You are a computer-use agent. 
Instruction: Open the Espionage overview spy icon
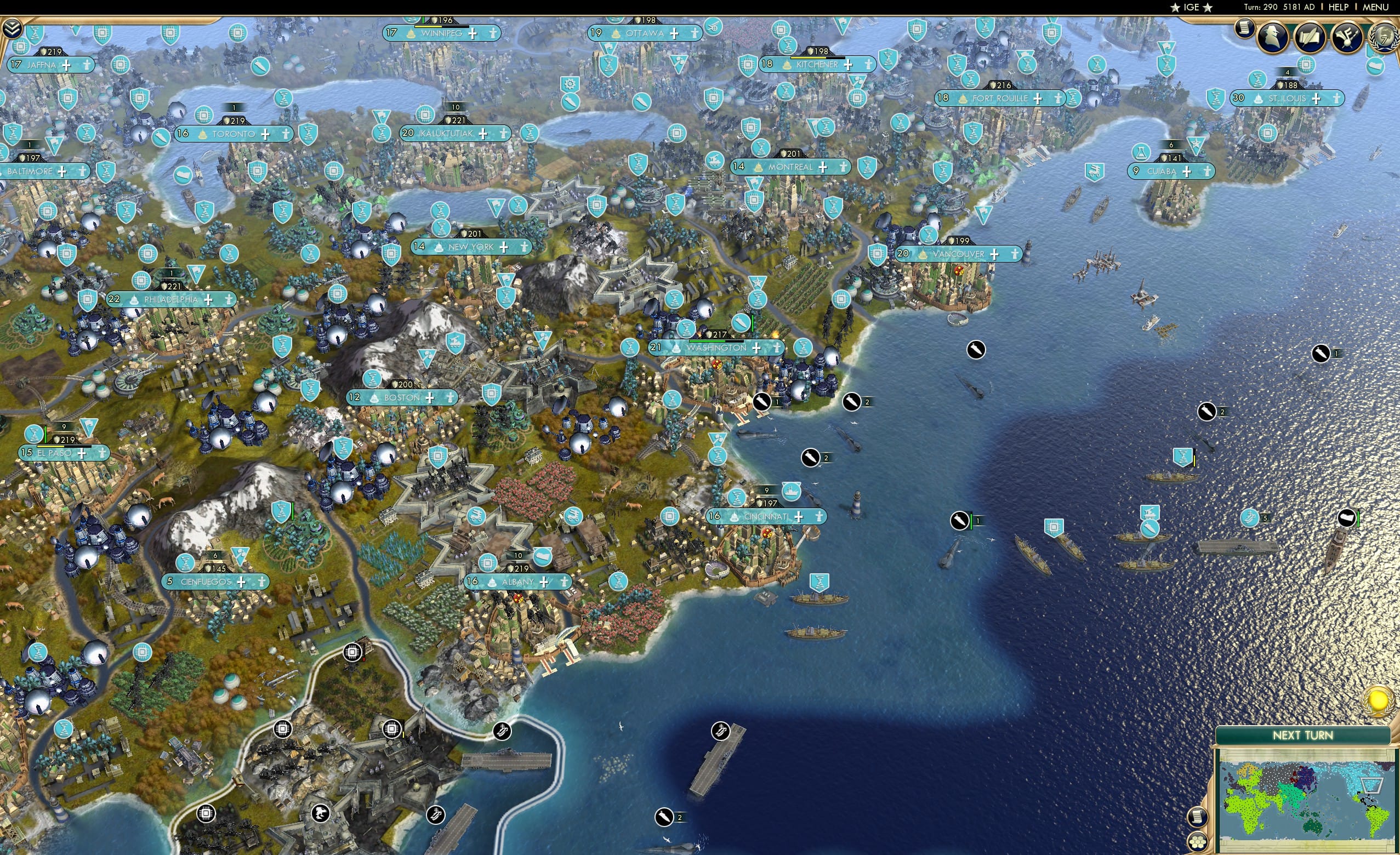(x=1273, y=36)
